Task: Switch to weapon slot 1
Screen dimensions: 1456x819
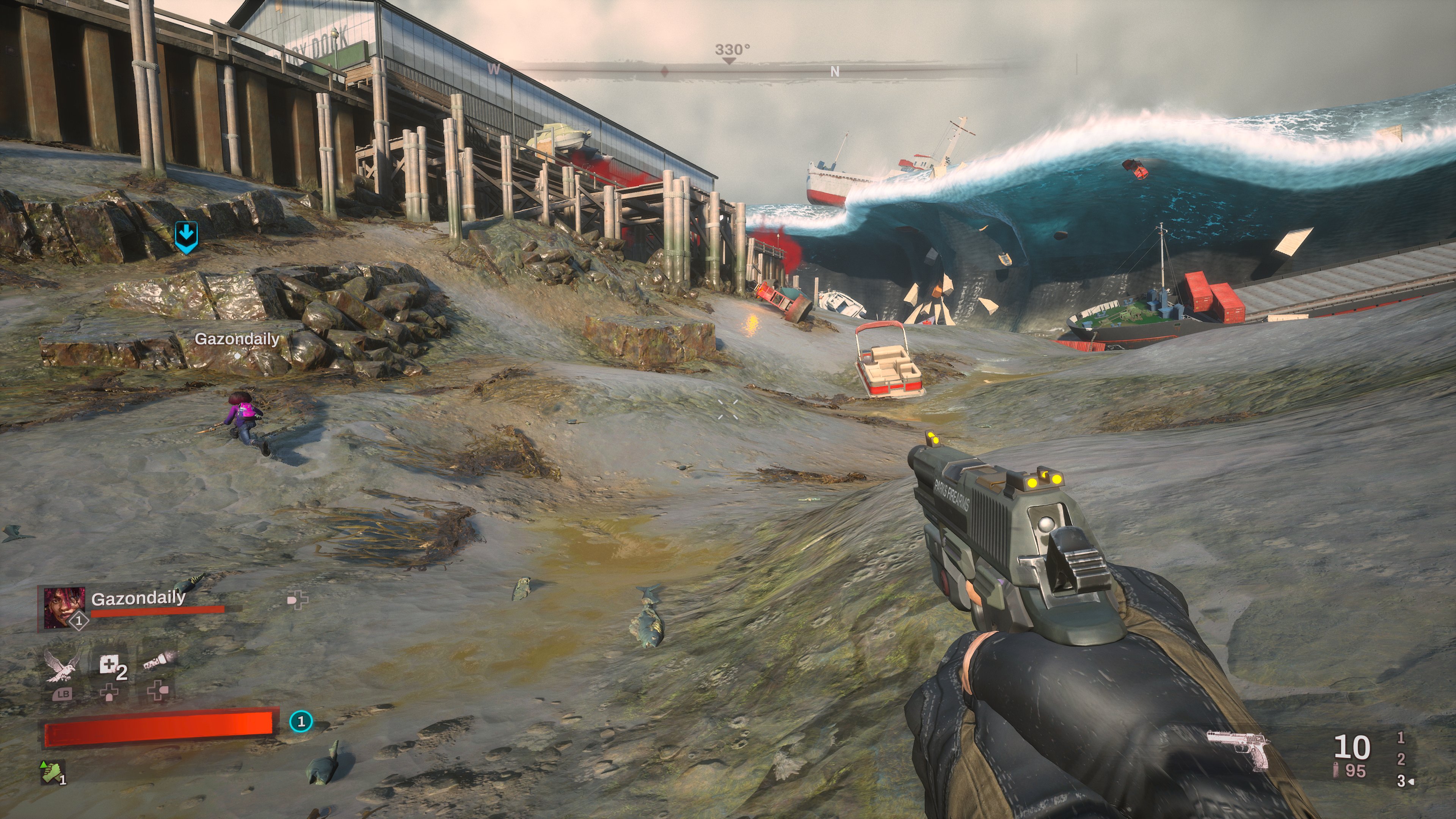Action: (x=1401, y=737)
